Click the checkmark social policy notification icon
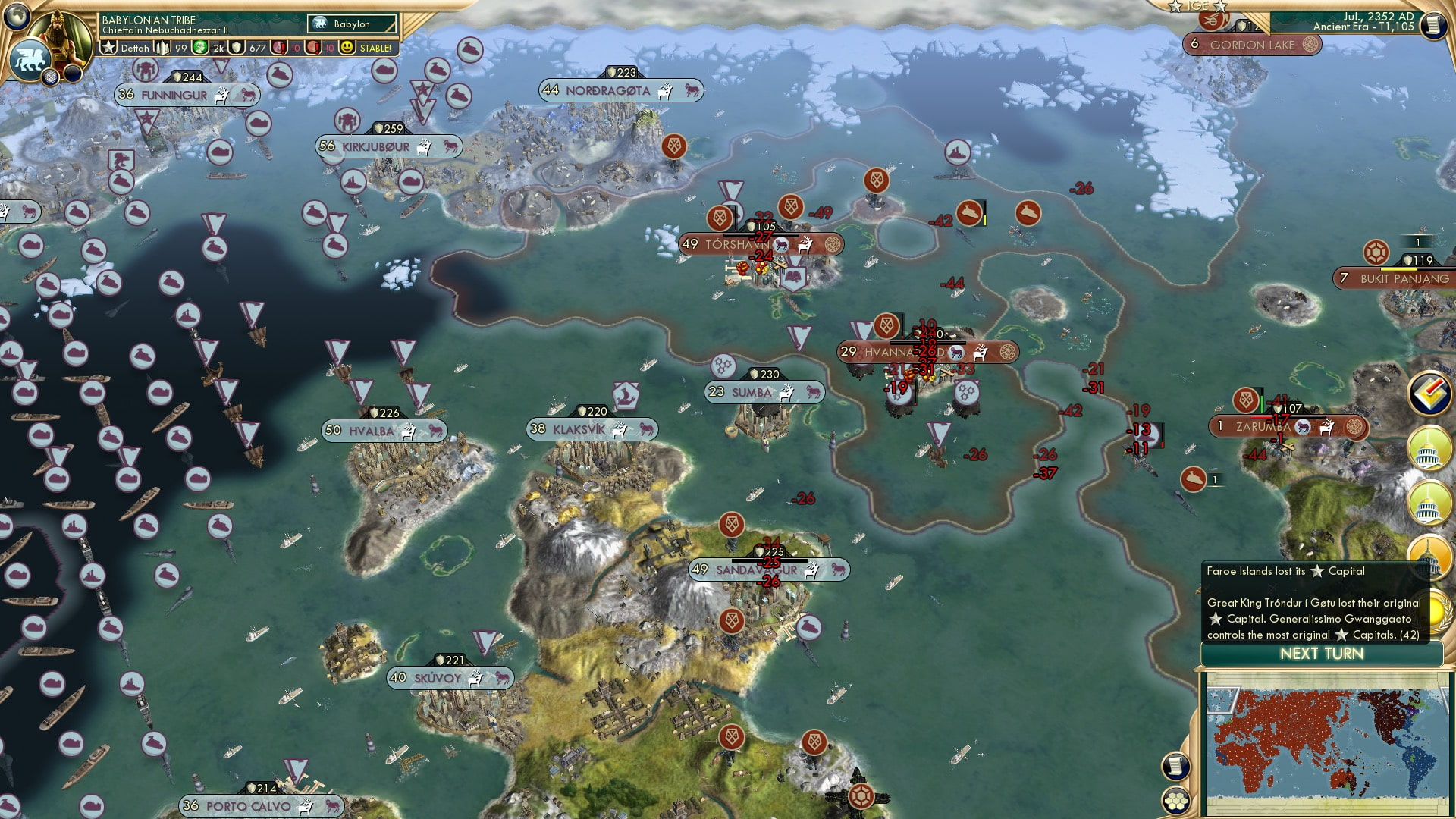 click(x=1428, y=393)
